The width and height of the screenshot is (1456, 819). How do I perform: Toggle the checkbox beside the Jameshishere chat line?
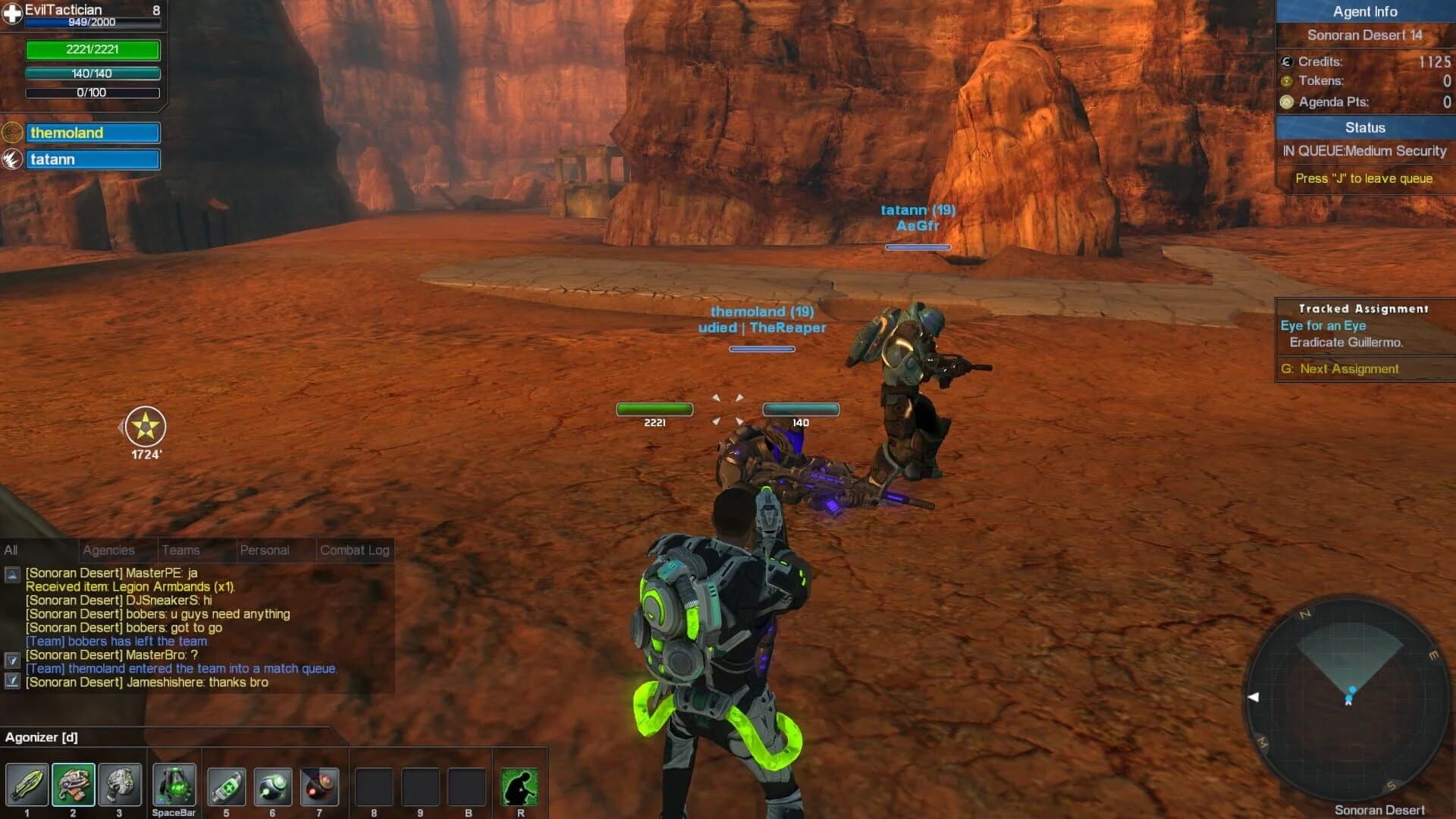point(14,682)
